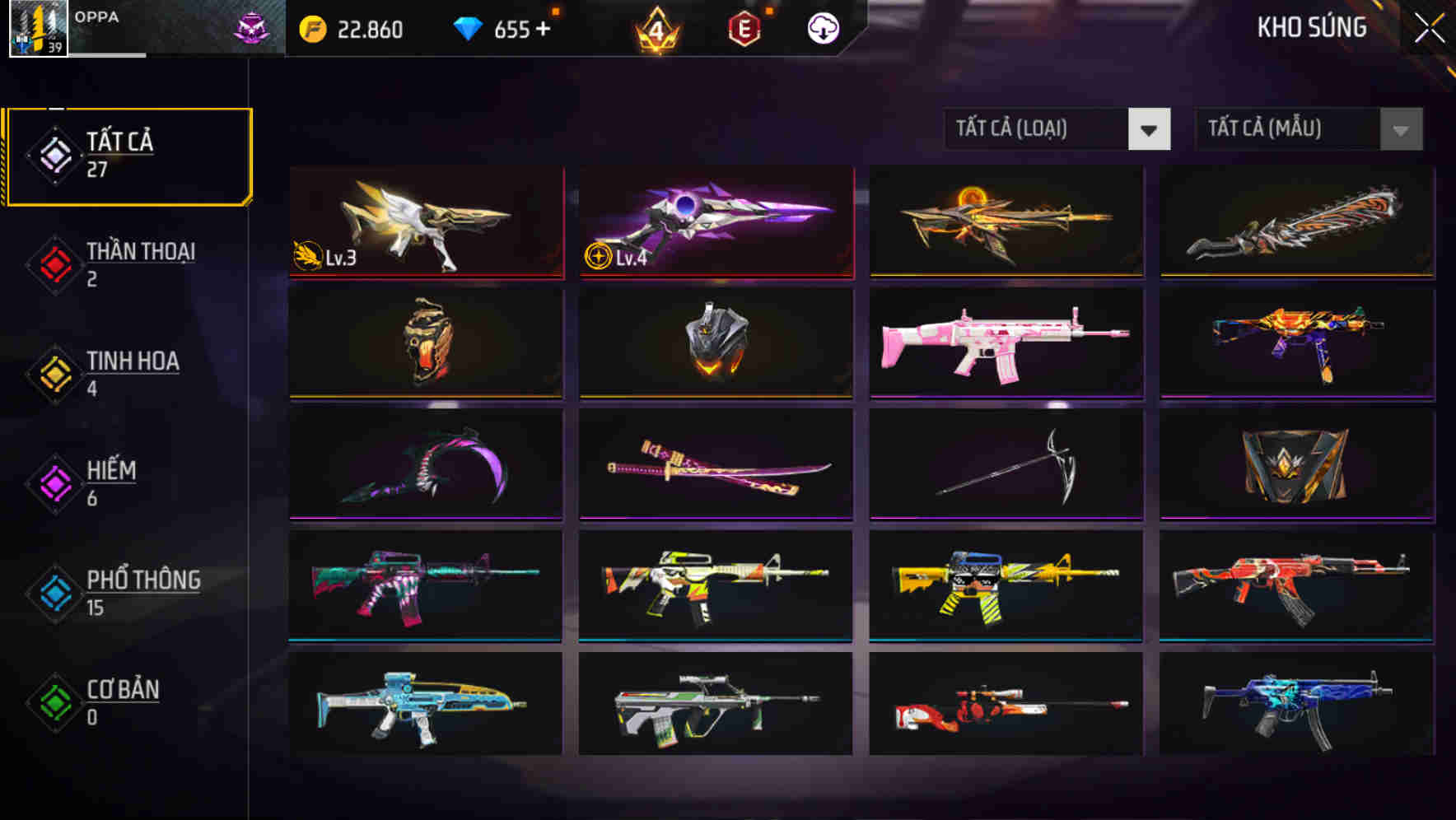Open the cloud download icon
The width and height of the screenshot is (1456, 820).
[x=823, y=29]
